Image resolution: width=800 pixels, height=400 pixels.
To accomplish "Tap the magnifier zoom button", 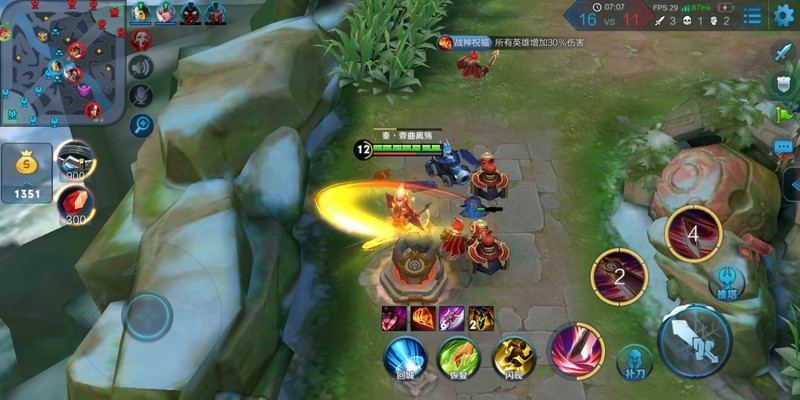I will click(141, 125).
